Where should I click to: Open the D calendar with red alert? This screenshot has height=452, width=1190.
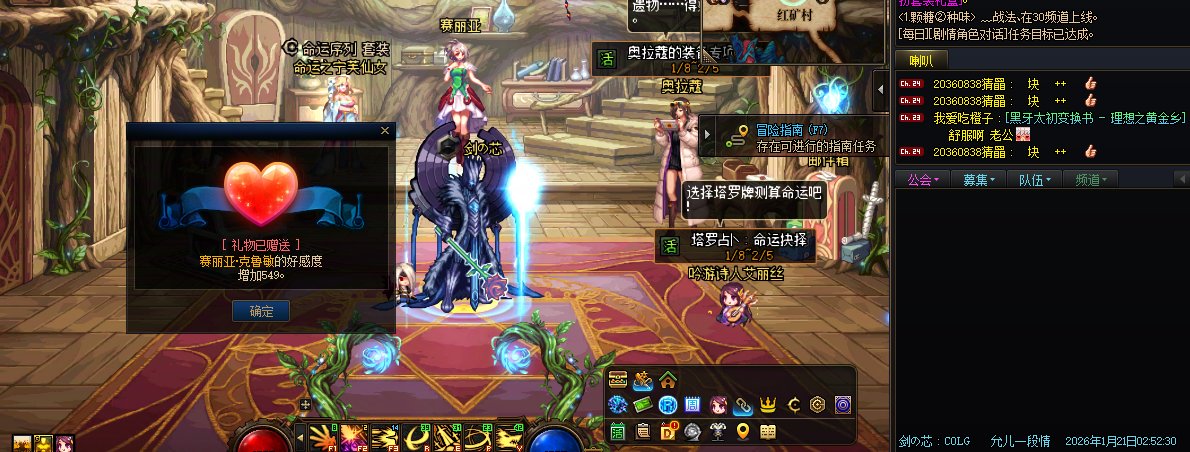(668, 431)
